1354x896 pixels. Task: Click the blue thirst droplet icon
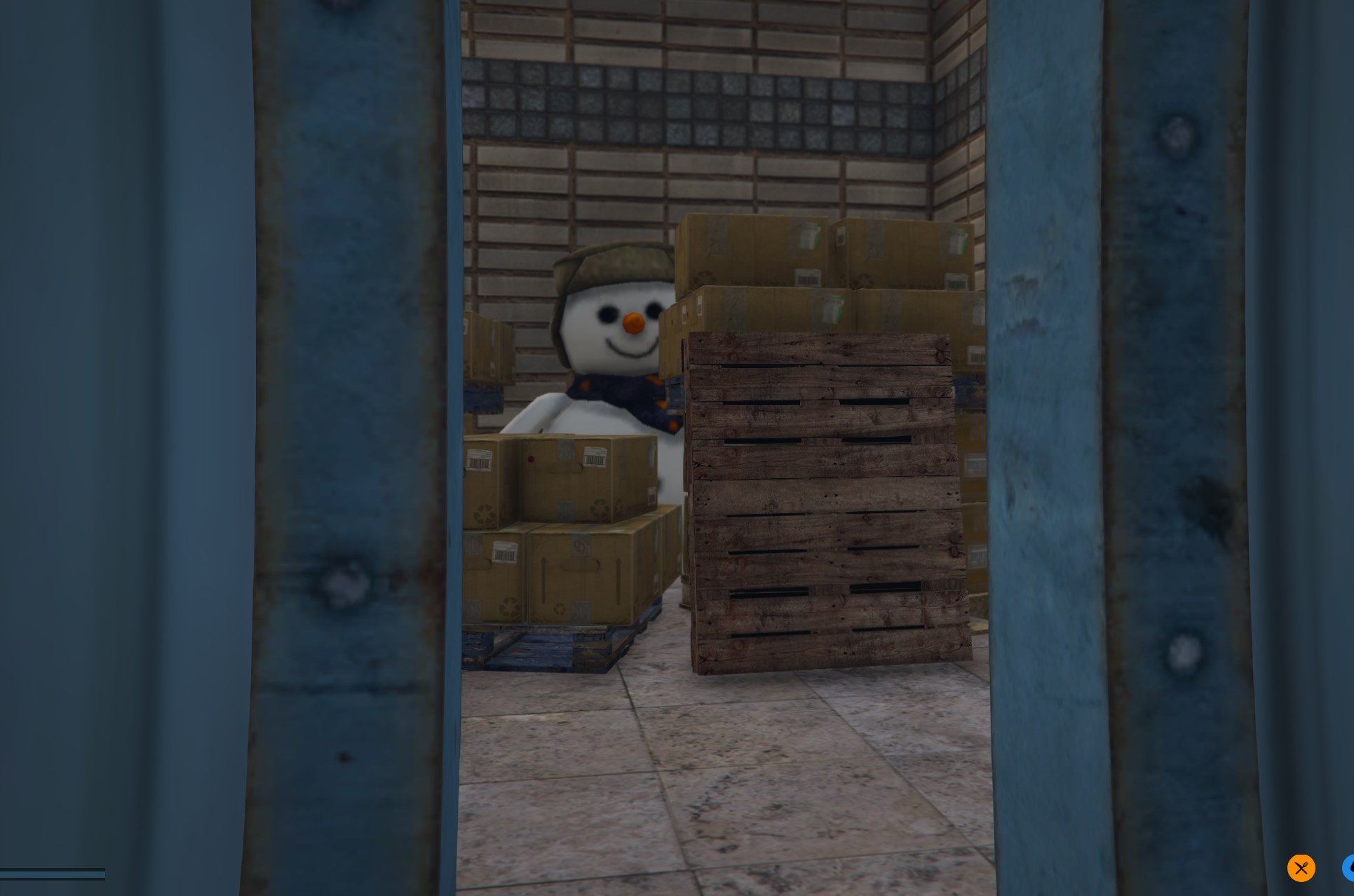tap(1349, 868)
